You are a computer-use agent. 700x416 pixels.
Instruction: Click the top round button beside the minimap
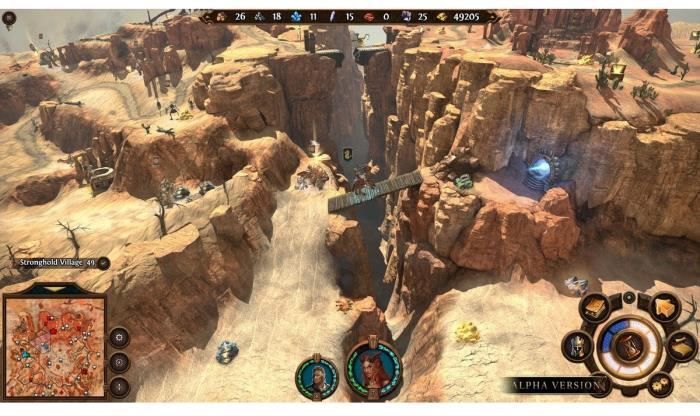(119, 337)
